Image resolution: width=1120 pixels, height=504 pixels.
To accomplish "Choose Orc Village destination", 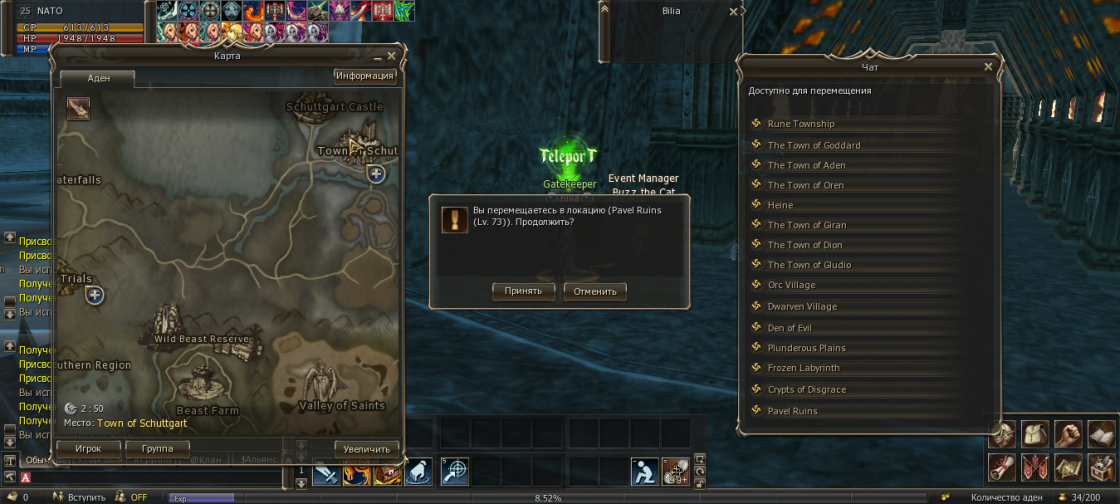I will coord(791,285).
